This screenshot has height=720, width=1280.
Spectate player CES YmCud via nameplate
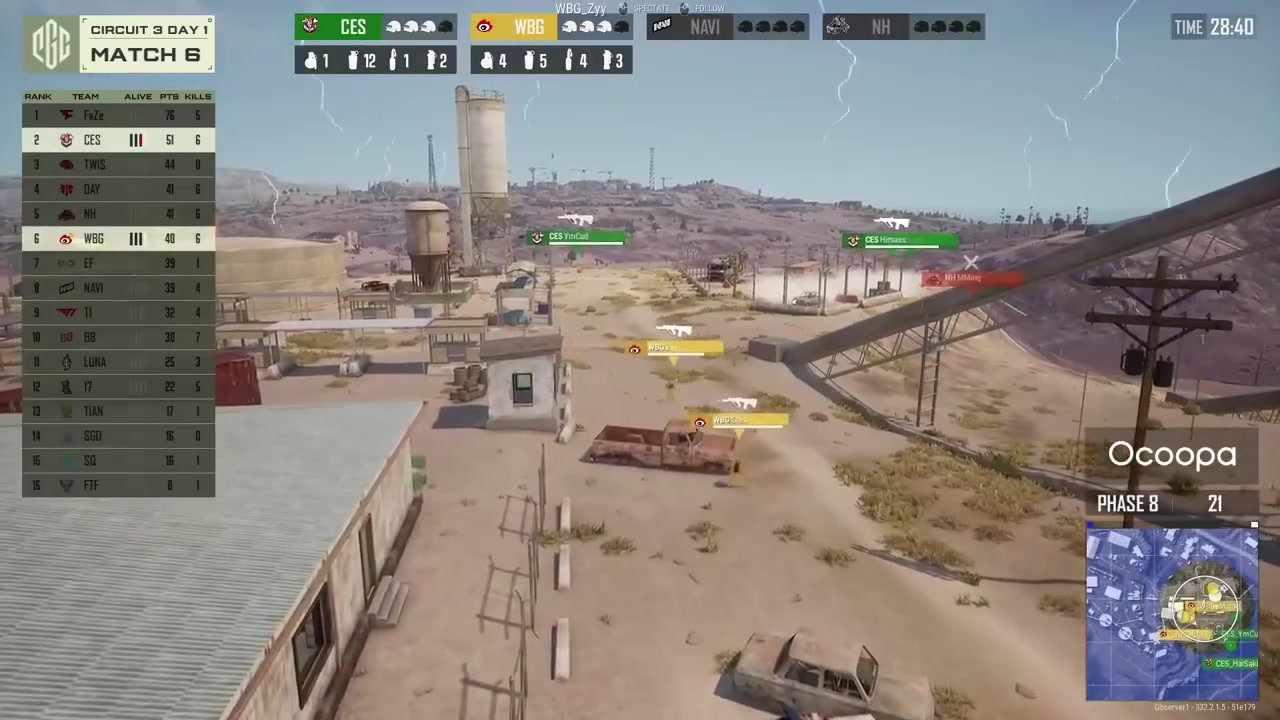point(577,237)
